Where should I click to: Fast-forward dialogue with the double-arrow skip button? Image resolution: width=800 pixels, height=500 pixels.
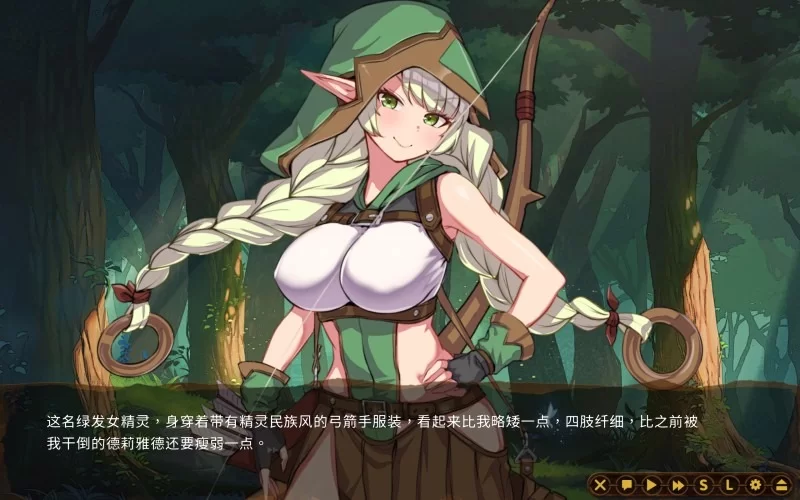pyautogui.click(x=678, y=485)
